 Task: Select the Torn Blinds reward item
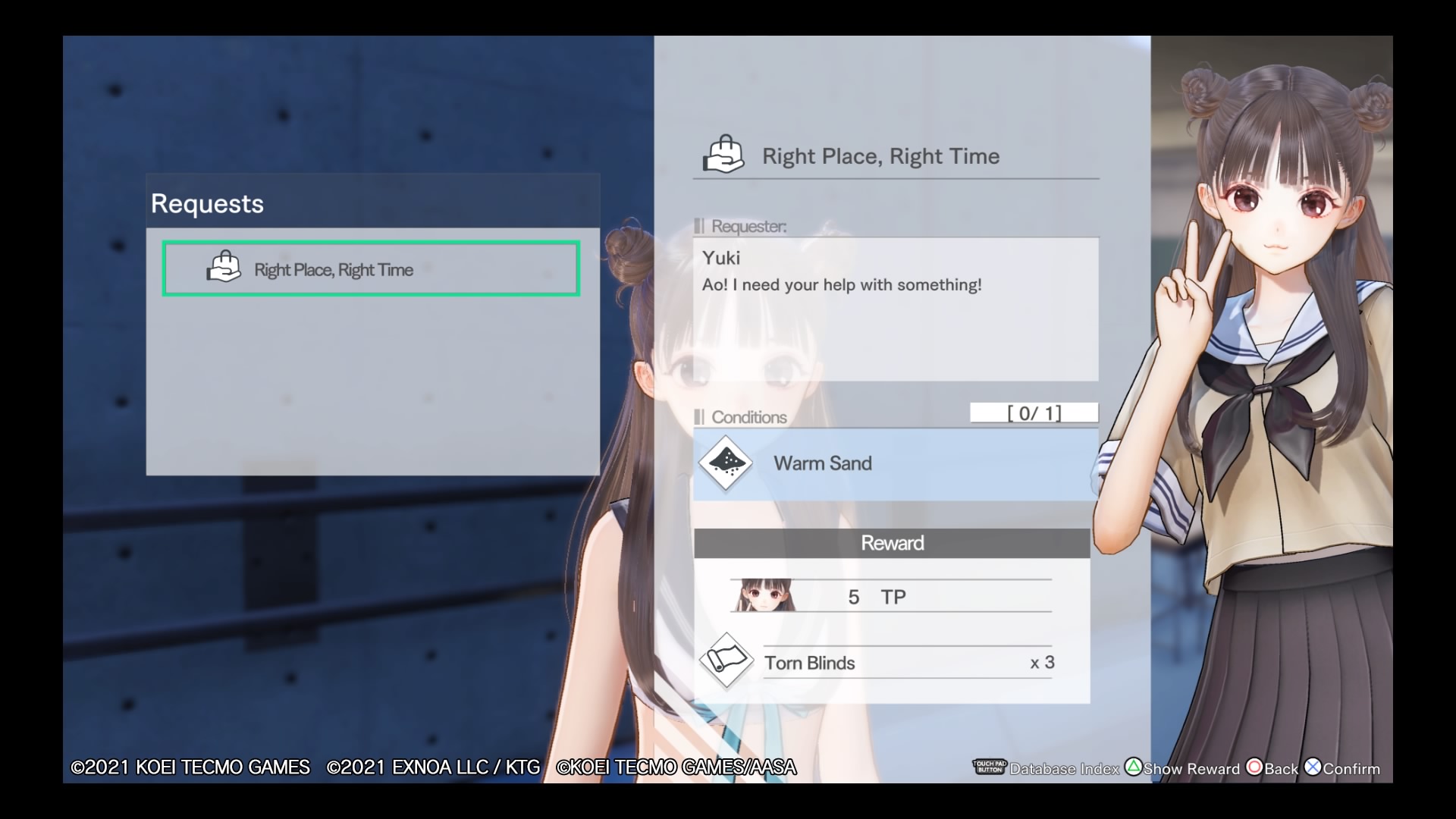point(880,663)
